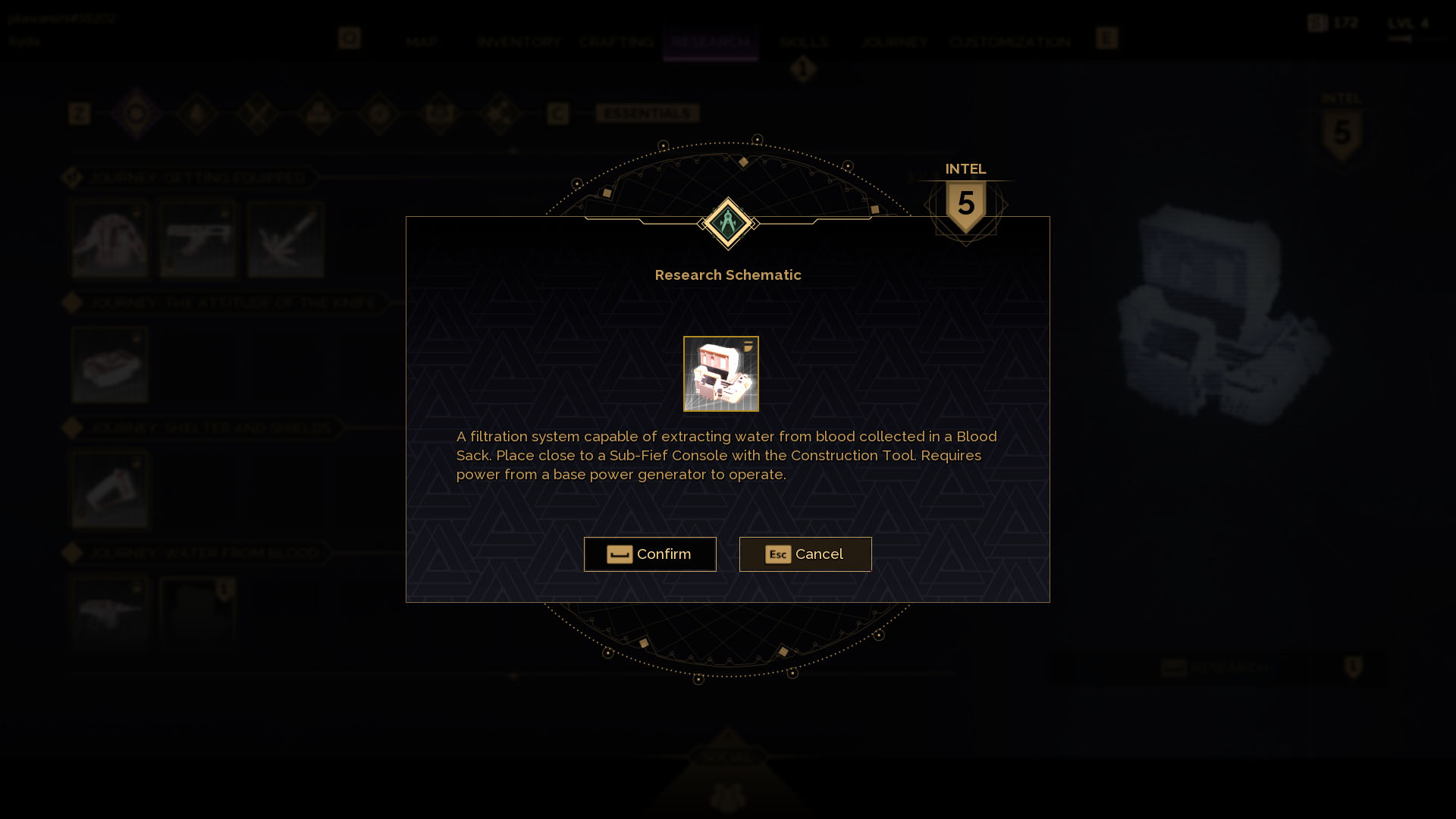Open the JOURNEY menu item

(x=893, y=42)
